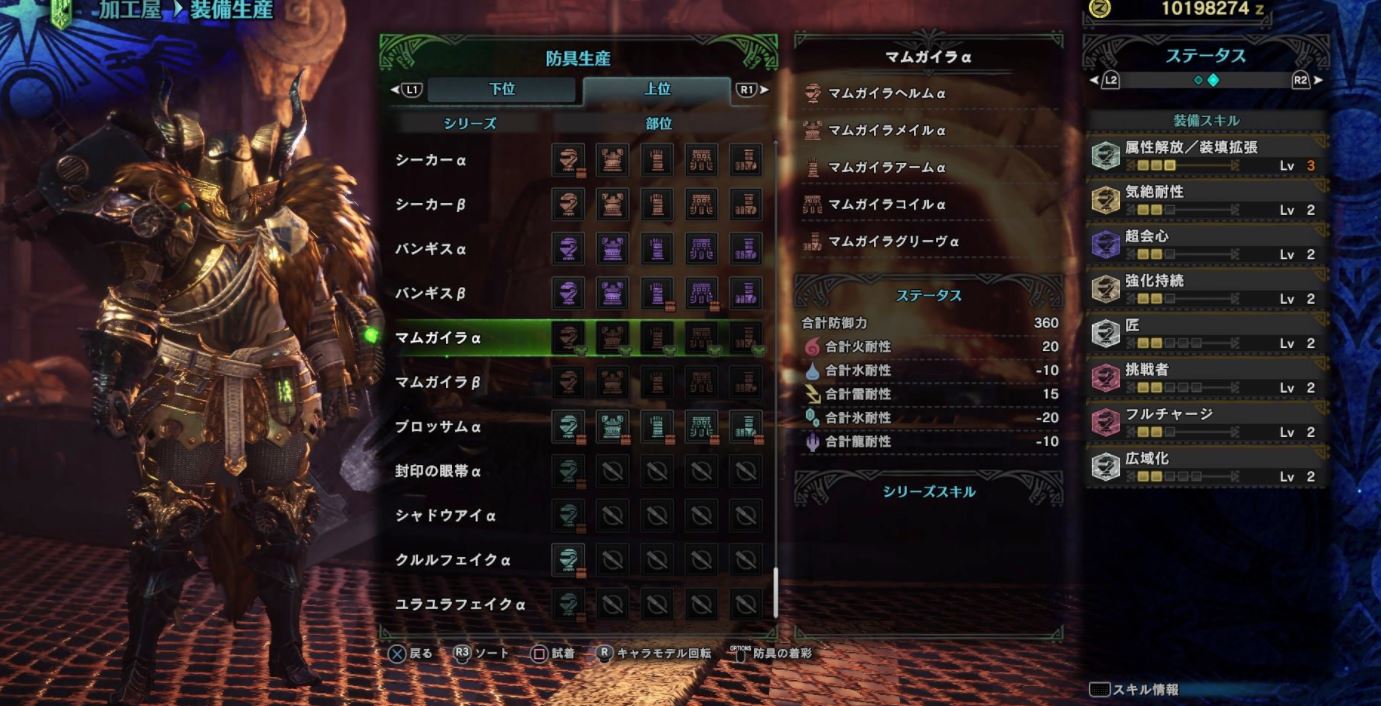Select the 上位 tab
1381x706 pixels.
[x=657, y=90]
